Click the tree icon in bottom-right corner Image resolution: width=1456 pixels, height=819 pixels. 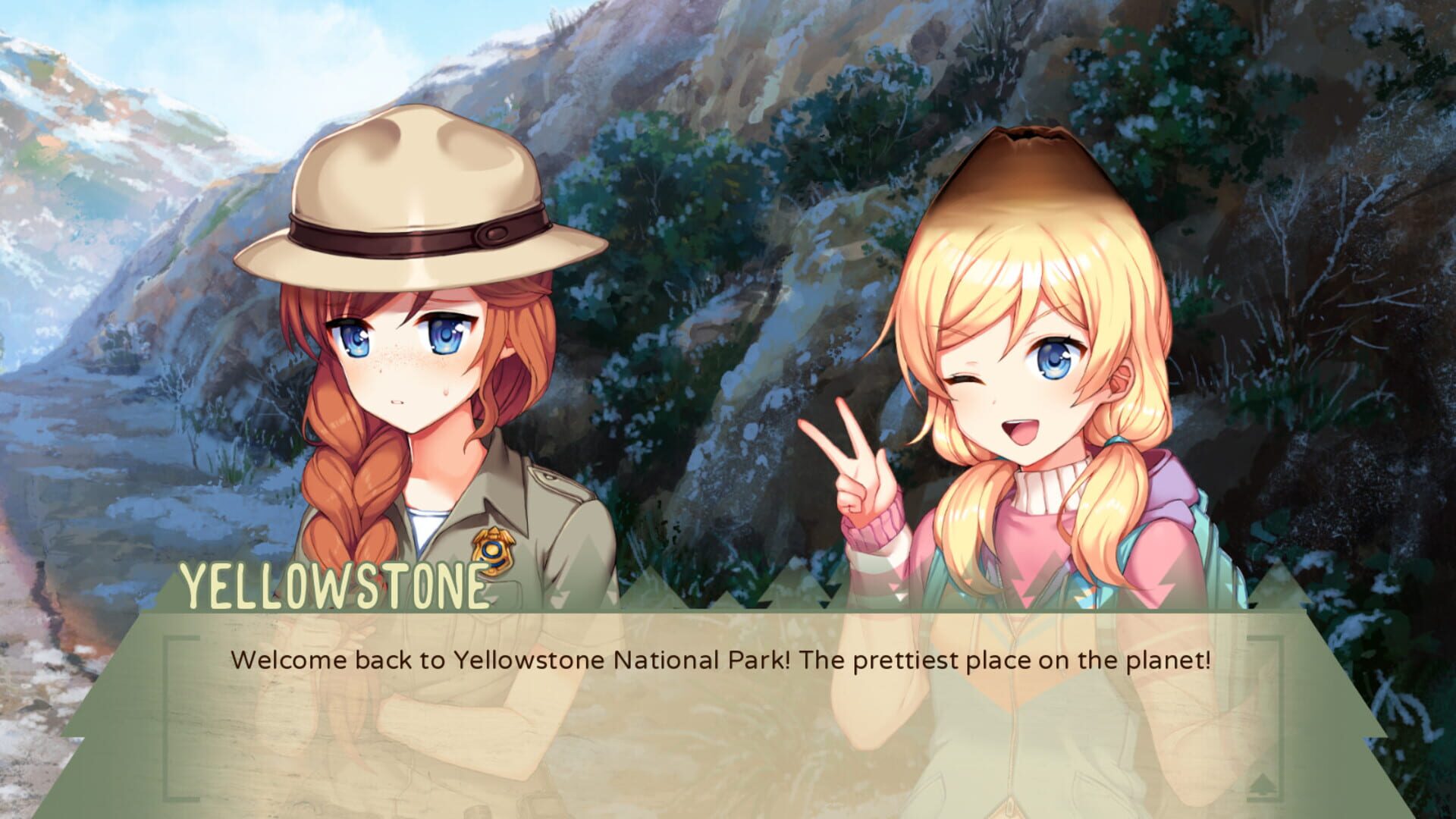1263,783
